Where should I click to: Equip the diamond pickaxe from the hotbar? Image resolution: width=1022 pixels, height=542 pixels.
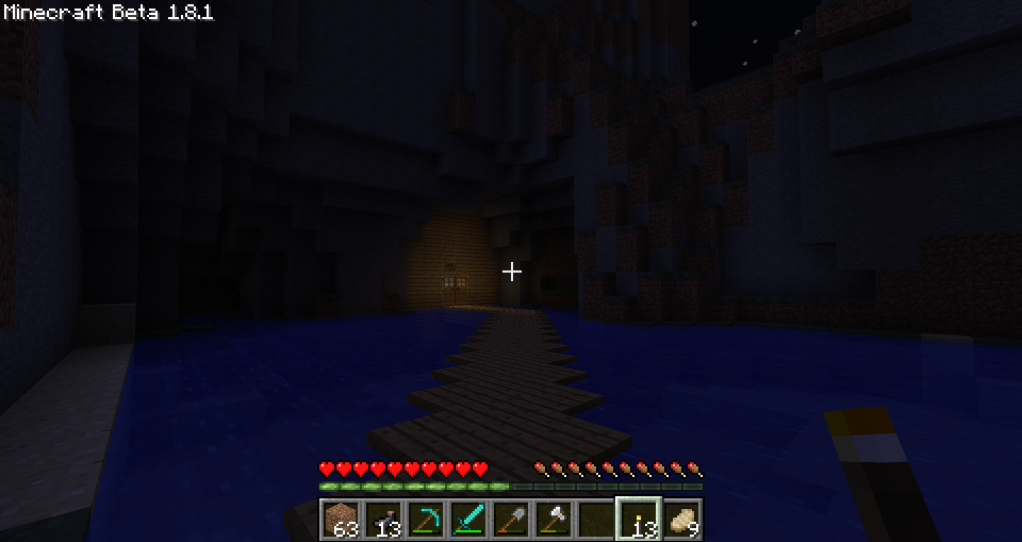click(425, 520)
